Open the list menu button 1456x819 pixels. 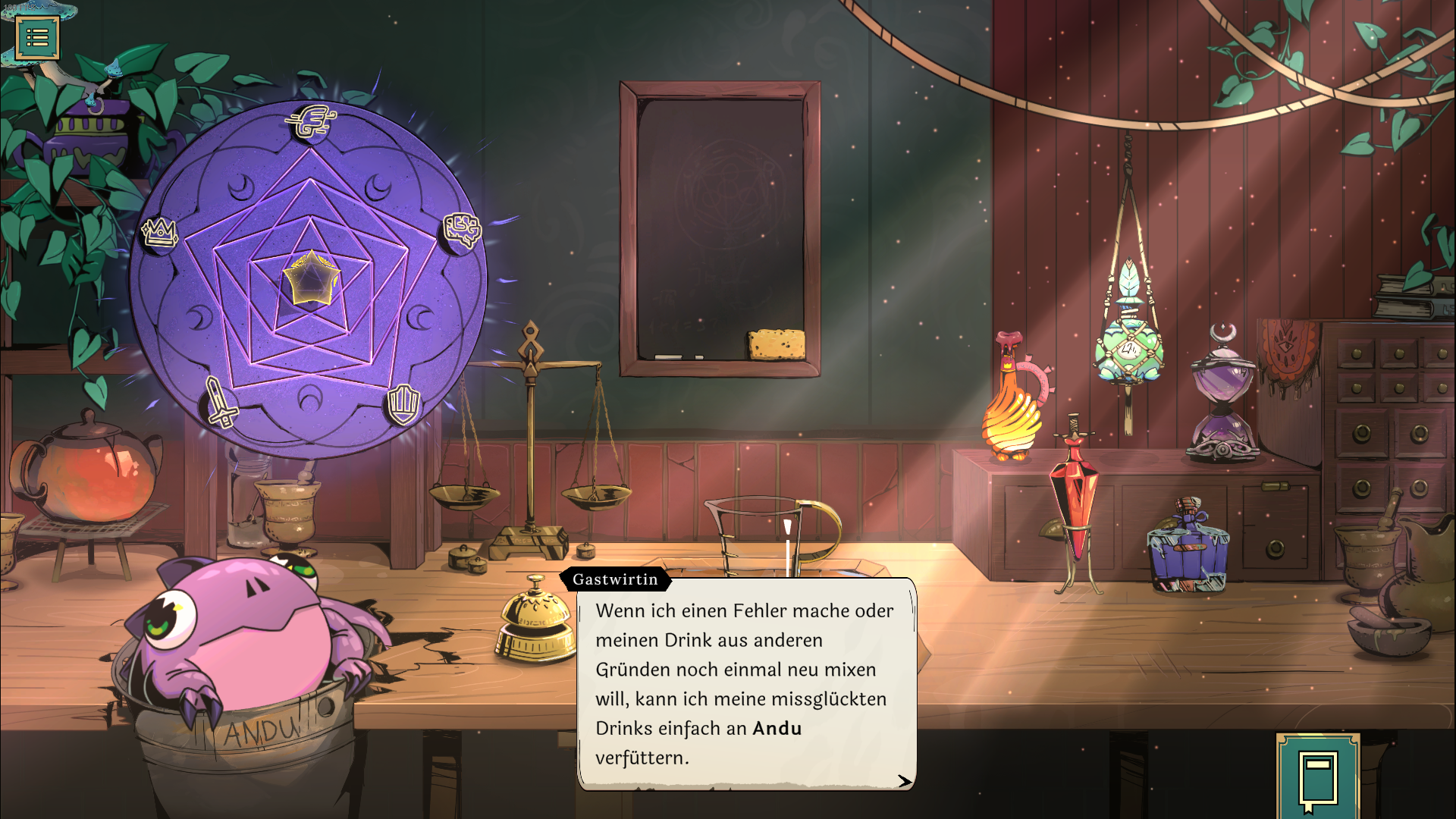click(x=37, y=37)
